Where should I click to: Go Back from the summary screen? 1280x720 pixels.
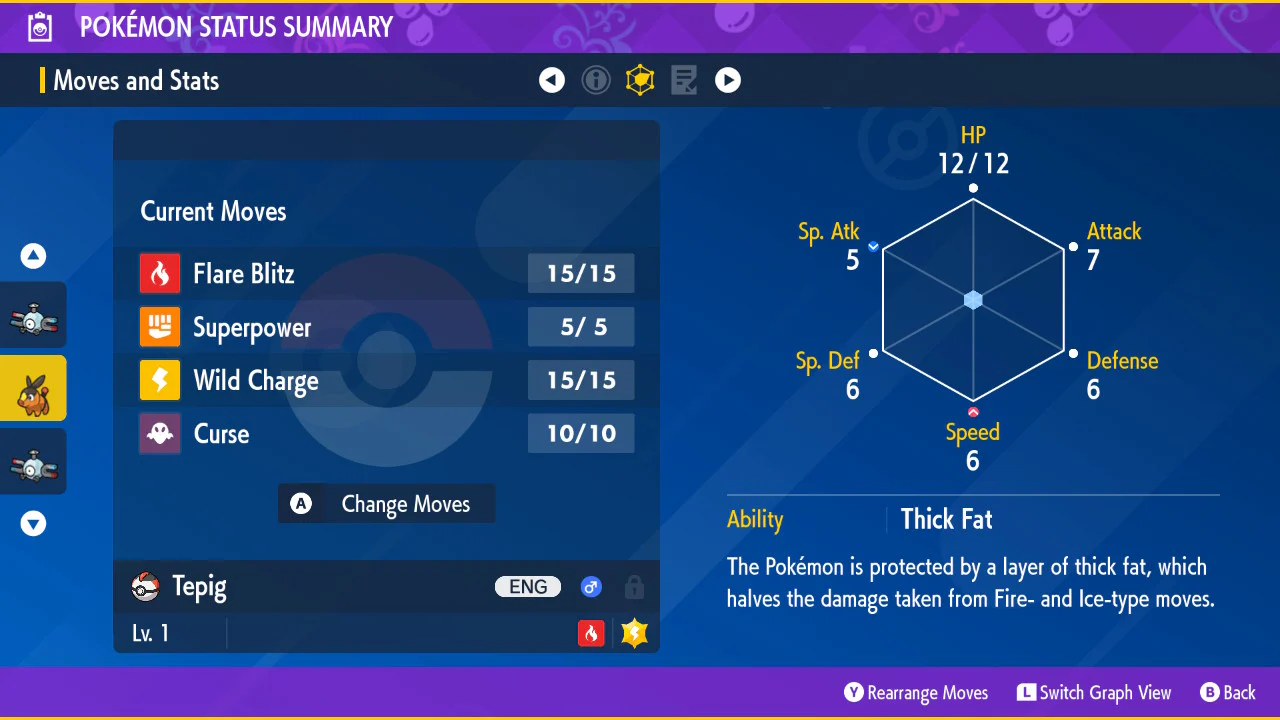click(x=1228, y=693)
